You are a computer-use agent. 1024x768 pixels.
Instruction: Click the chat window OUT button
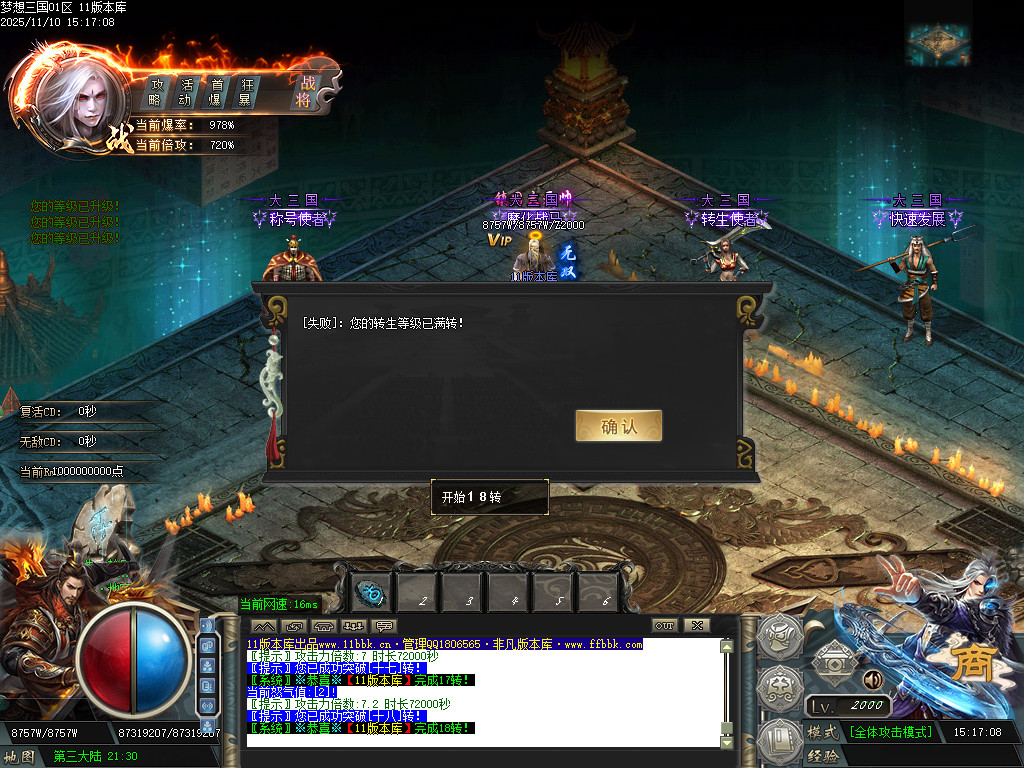point(666,626)
